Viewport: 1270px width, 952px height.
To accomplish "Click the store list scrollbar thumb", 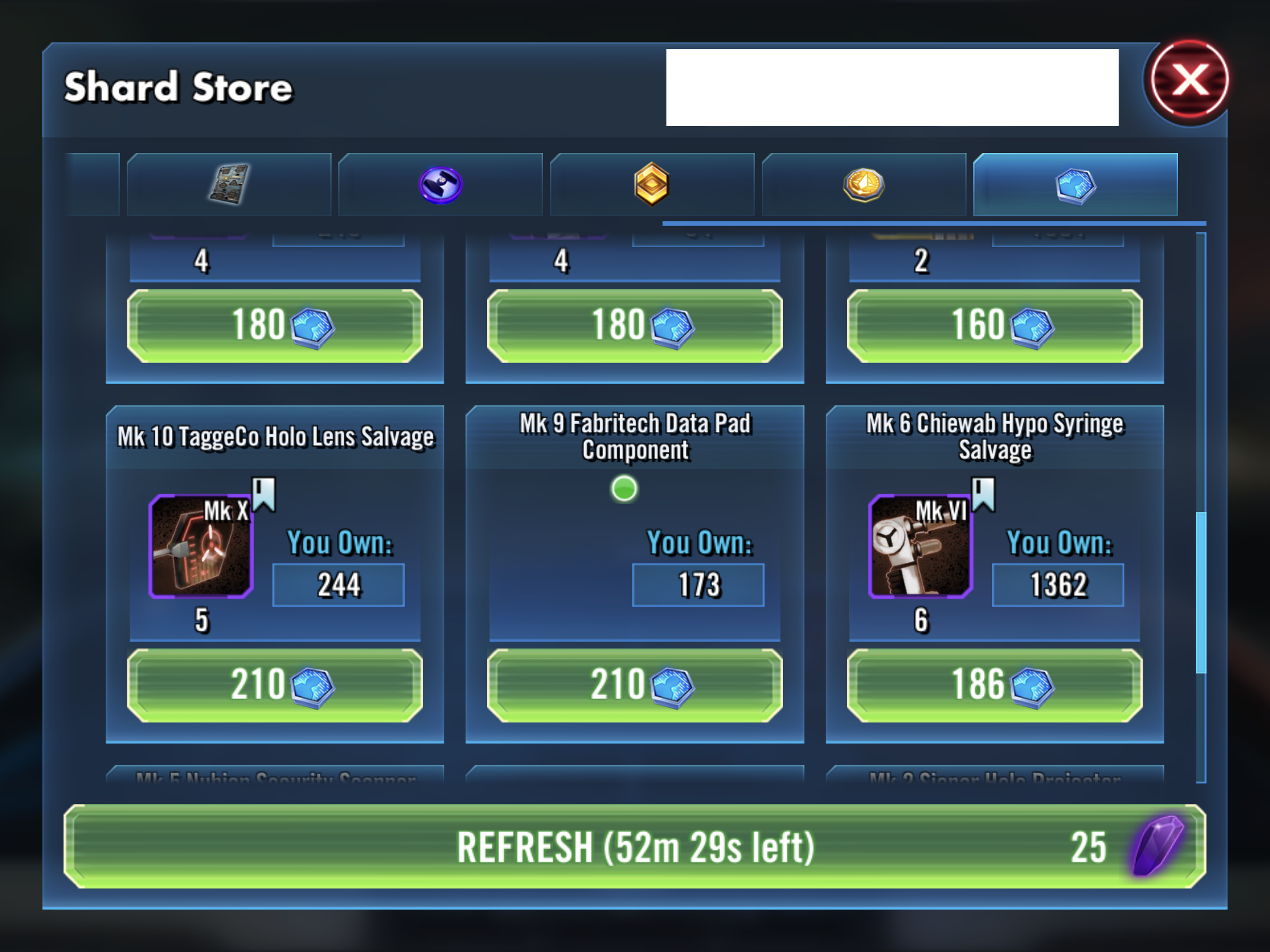I will tap(1200, 592).
